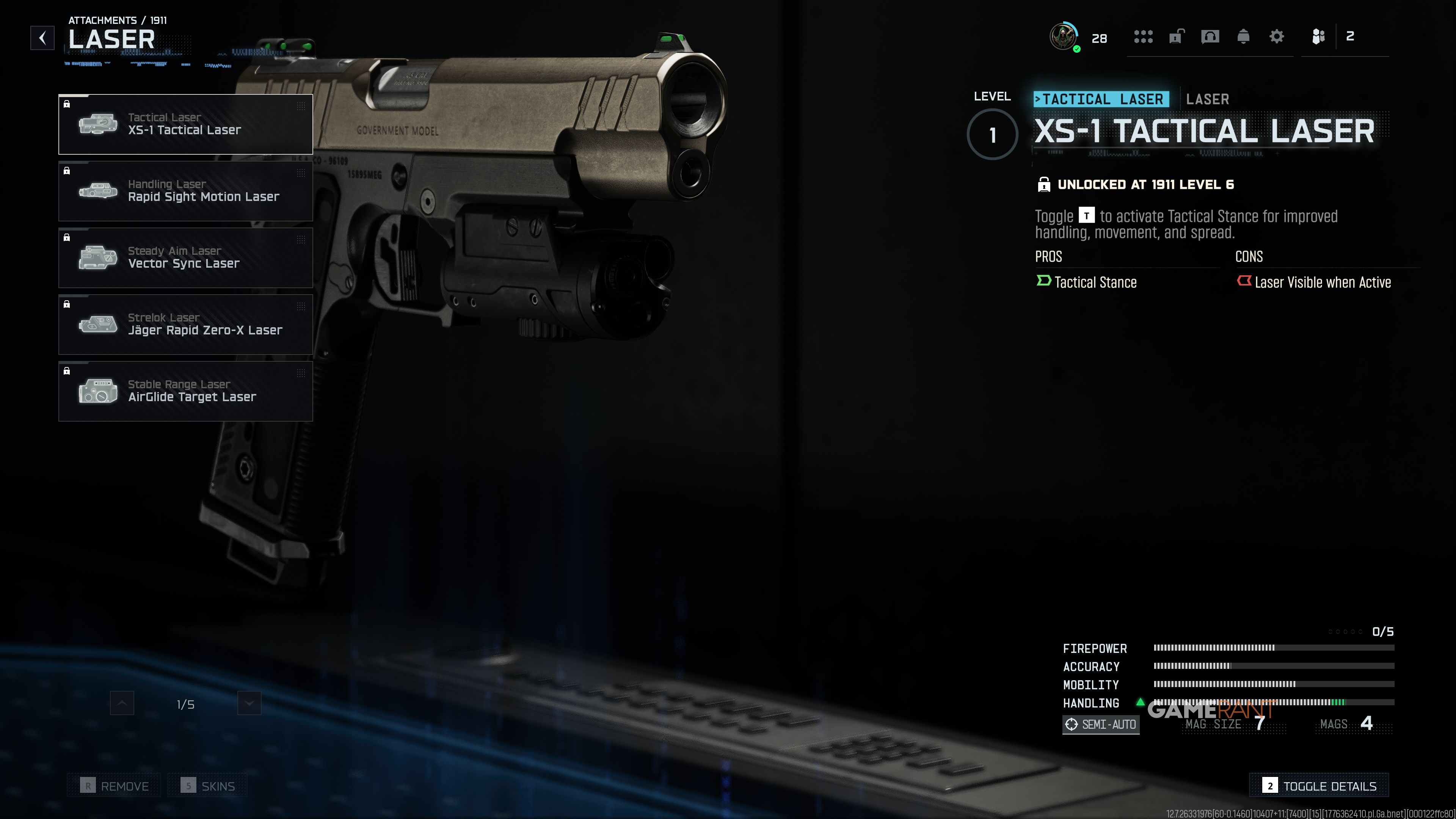This screenshot has width=1456, height=819.
Task: Select the XS-1 Tactical Laser attachment
Action: tap(185, 124)
